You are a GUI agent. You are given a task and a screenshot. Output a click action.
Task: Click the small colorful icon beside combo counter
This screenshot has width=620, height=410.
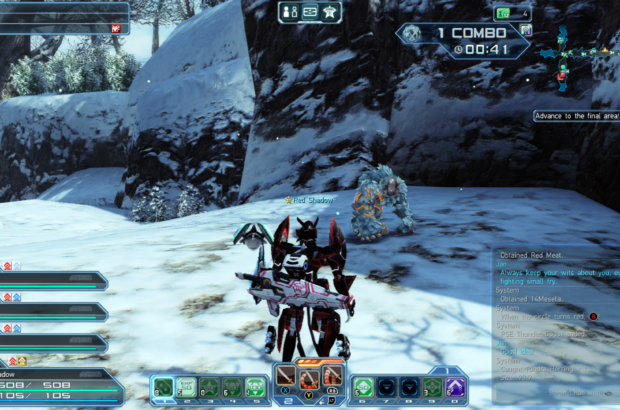(x=526, y=29)
